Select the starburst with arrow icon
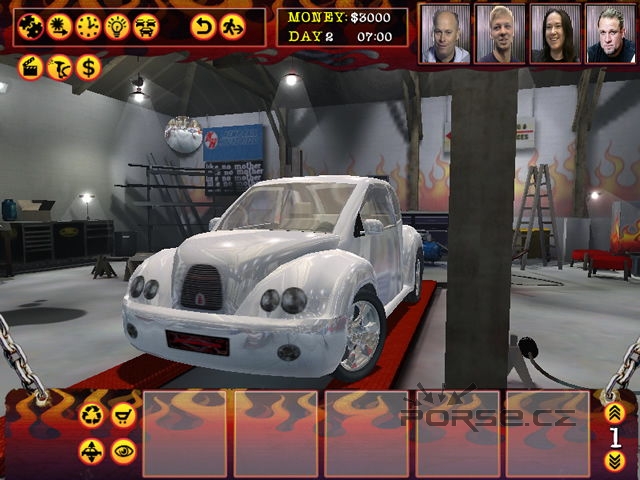Viewport: 640px width, 480px height. coord(59,26)
